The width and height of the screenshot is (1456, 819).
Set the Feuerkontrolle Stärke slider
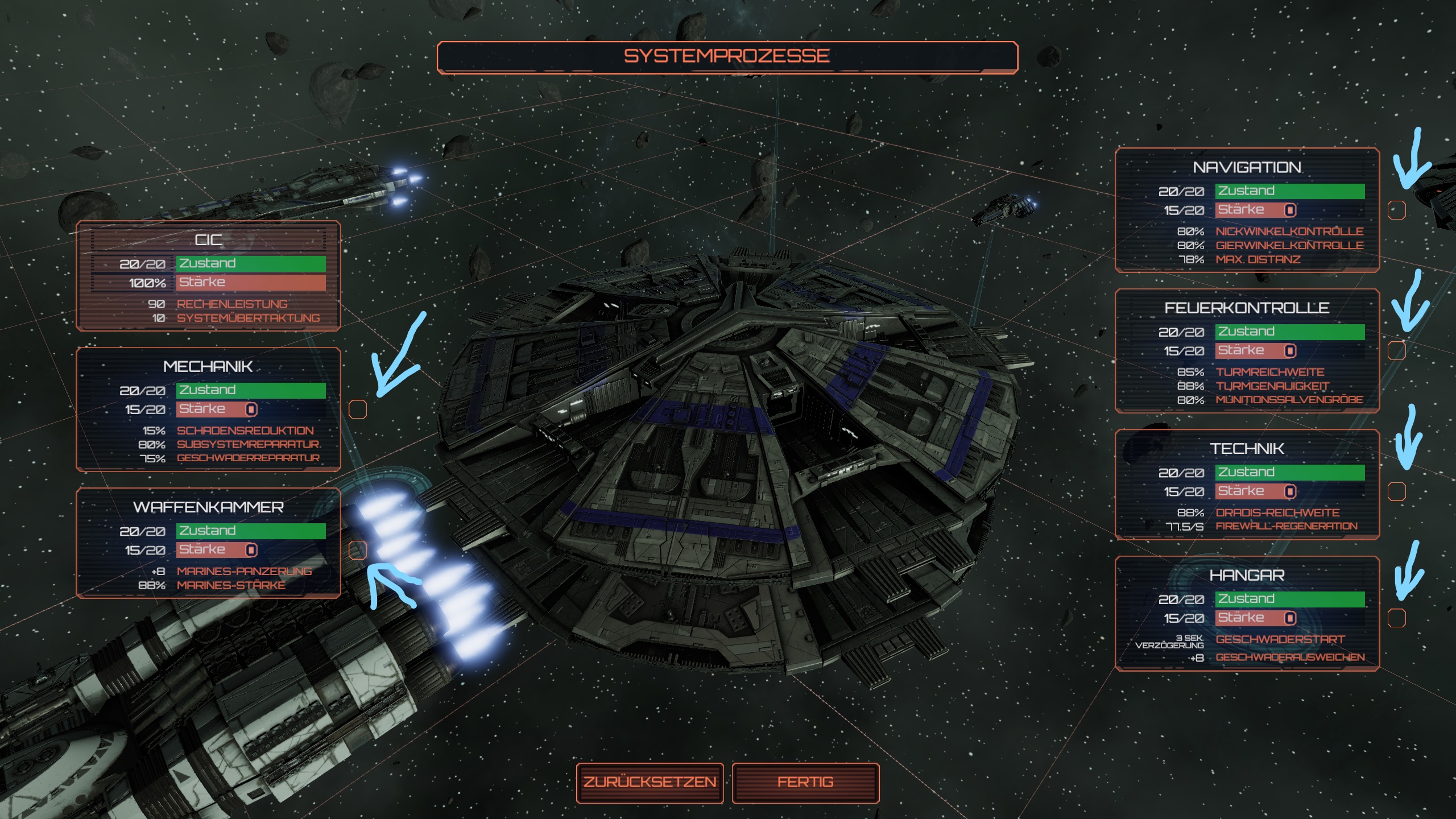click(x=1290, y=350)
